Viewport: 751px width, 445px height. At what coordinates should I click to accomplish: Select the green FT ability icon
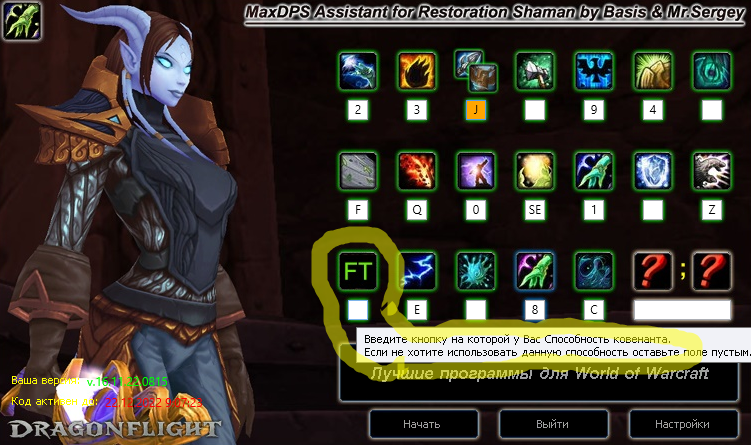[x=359, y=270]
